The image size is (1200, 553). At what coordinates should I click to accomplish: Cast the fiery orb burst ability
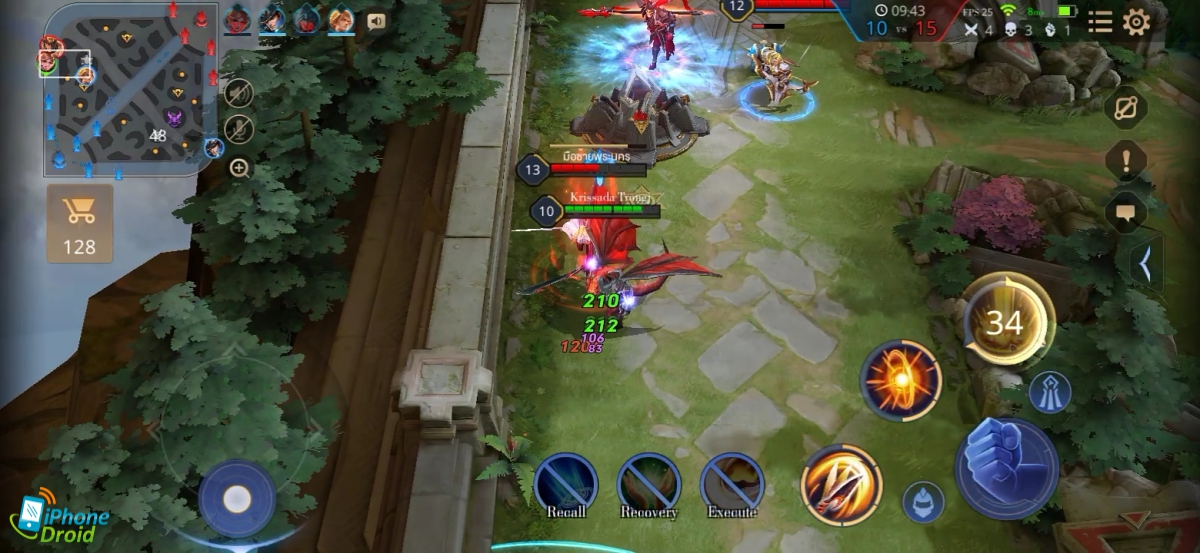tap(901, 380)
